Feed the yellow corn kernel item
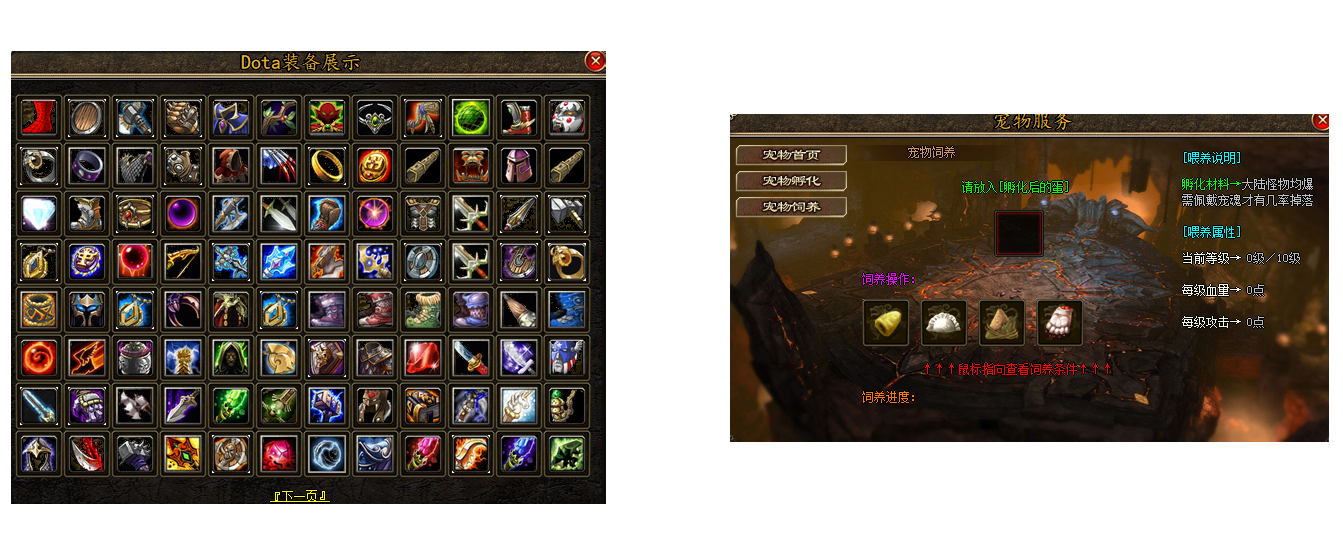The image size is (1343, 555). point(885,323)
